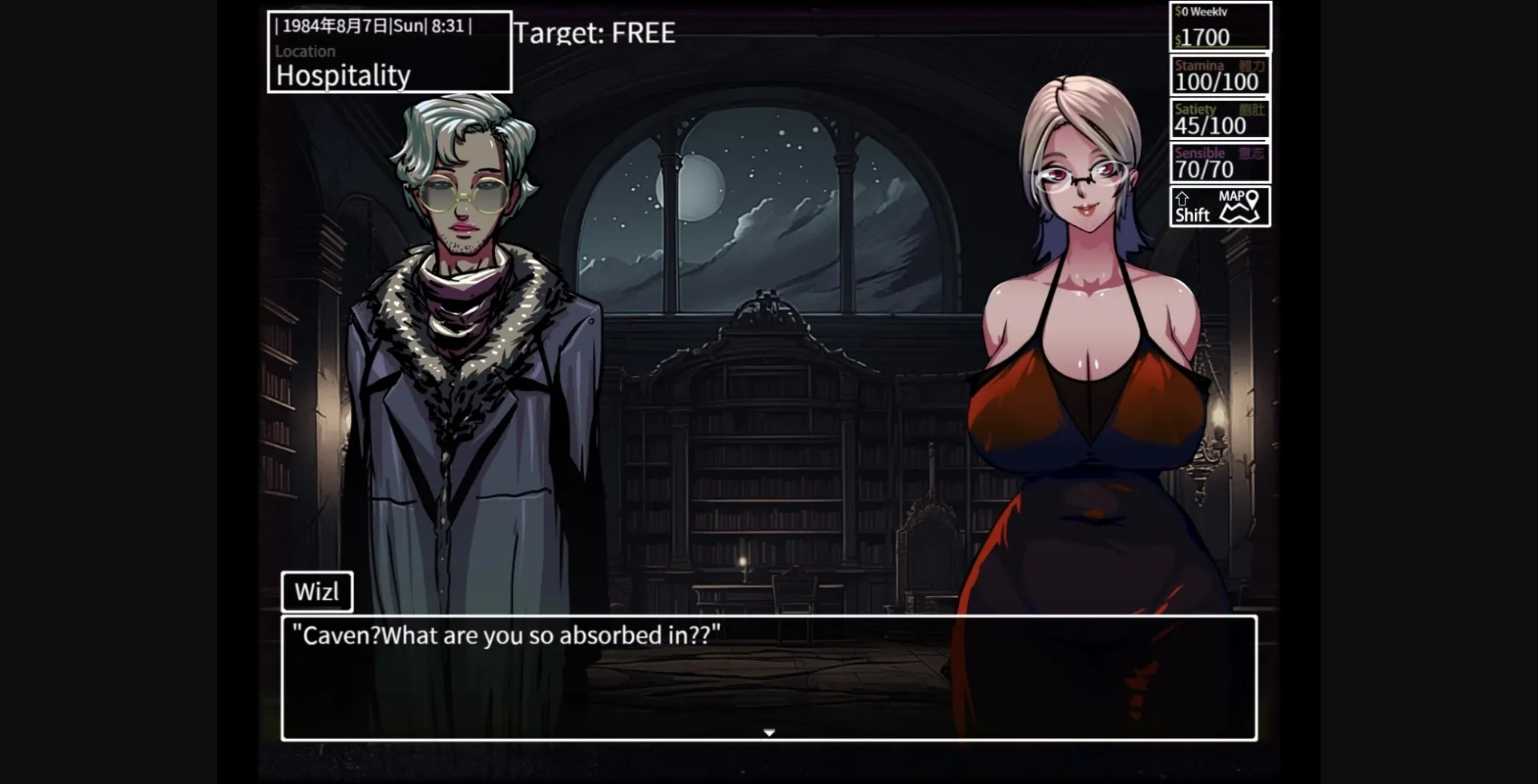1538x784 pixels.
Task: Click the Location header label
Action: click(305, 51)
